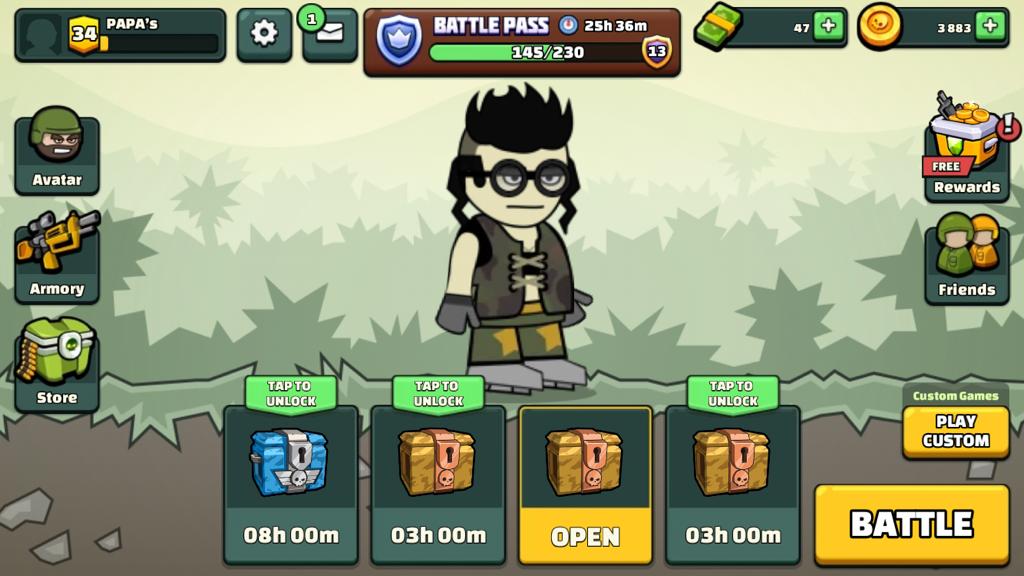Start a match with the BATTLE button
This screenshot has height=576, width=1024.
(x=911, y=524)
